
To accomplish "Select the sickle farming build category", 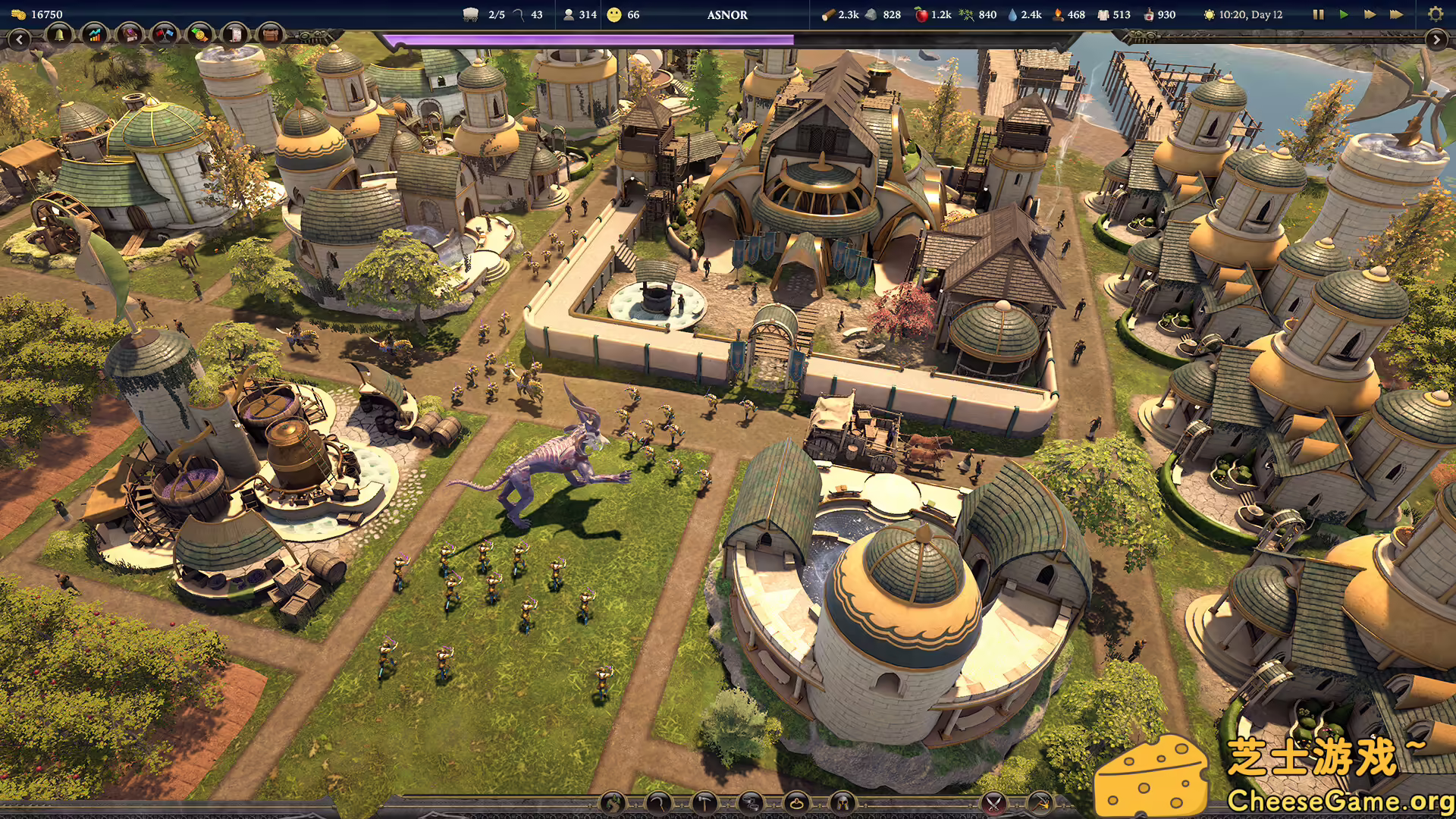I will pyautogui.click(x=659, y=803).
